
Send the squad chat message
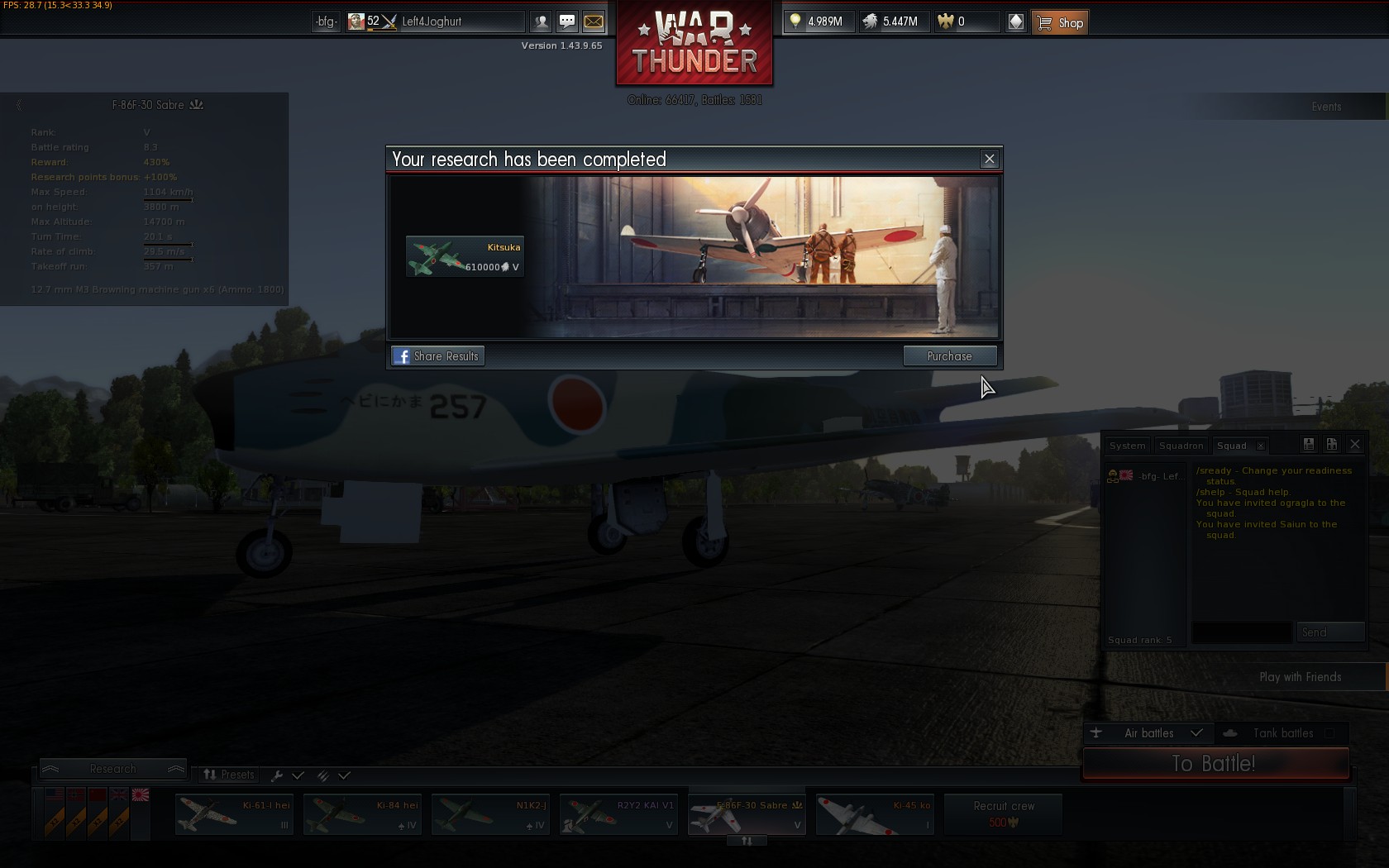tap(1329, 633)
